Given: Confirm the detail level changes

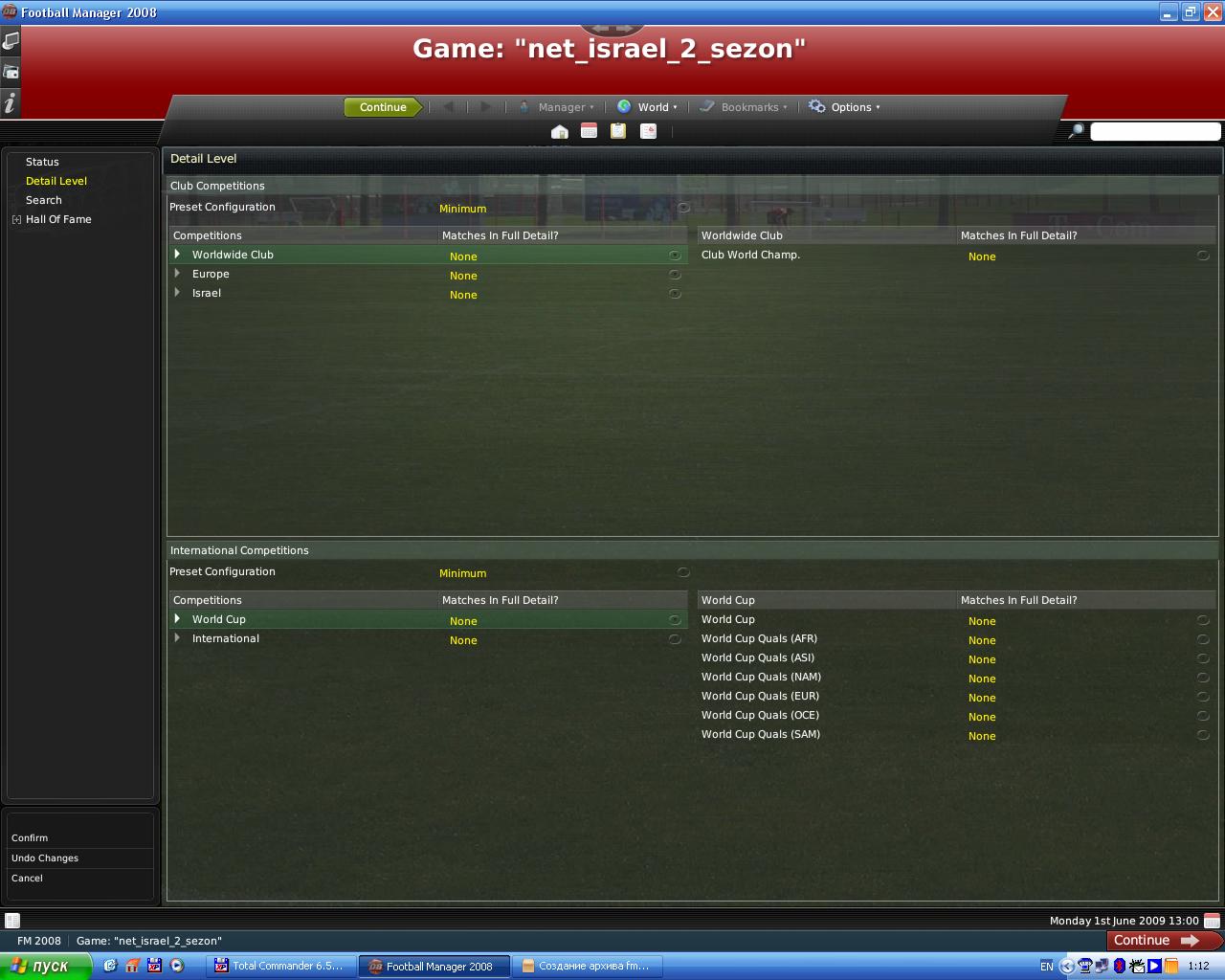Looking at the screenshot, I should 30,837.
